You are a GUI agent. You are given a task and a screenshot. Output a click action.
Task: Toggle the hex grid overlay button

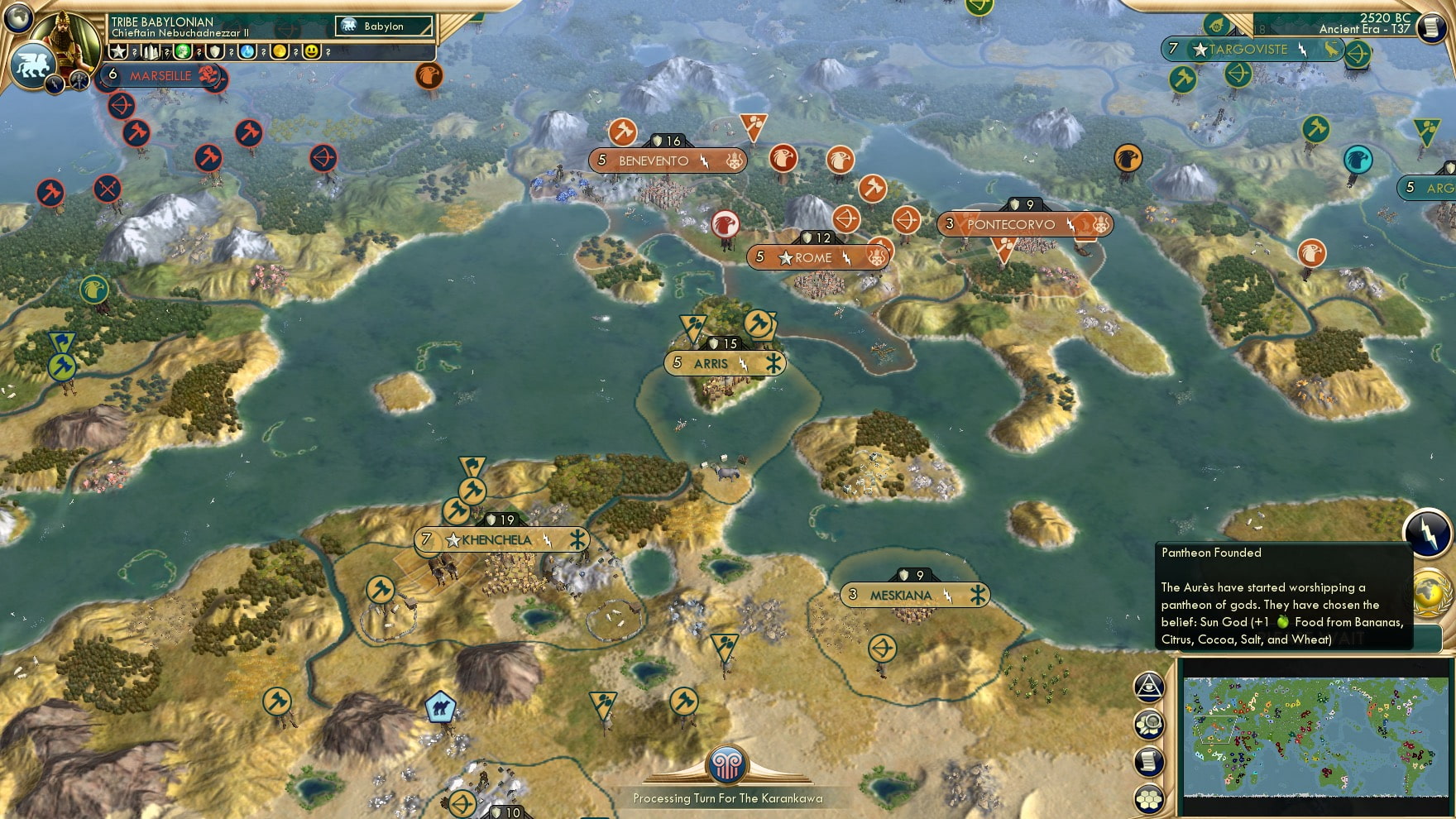1149,797
